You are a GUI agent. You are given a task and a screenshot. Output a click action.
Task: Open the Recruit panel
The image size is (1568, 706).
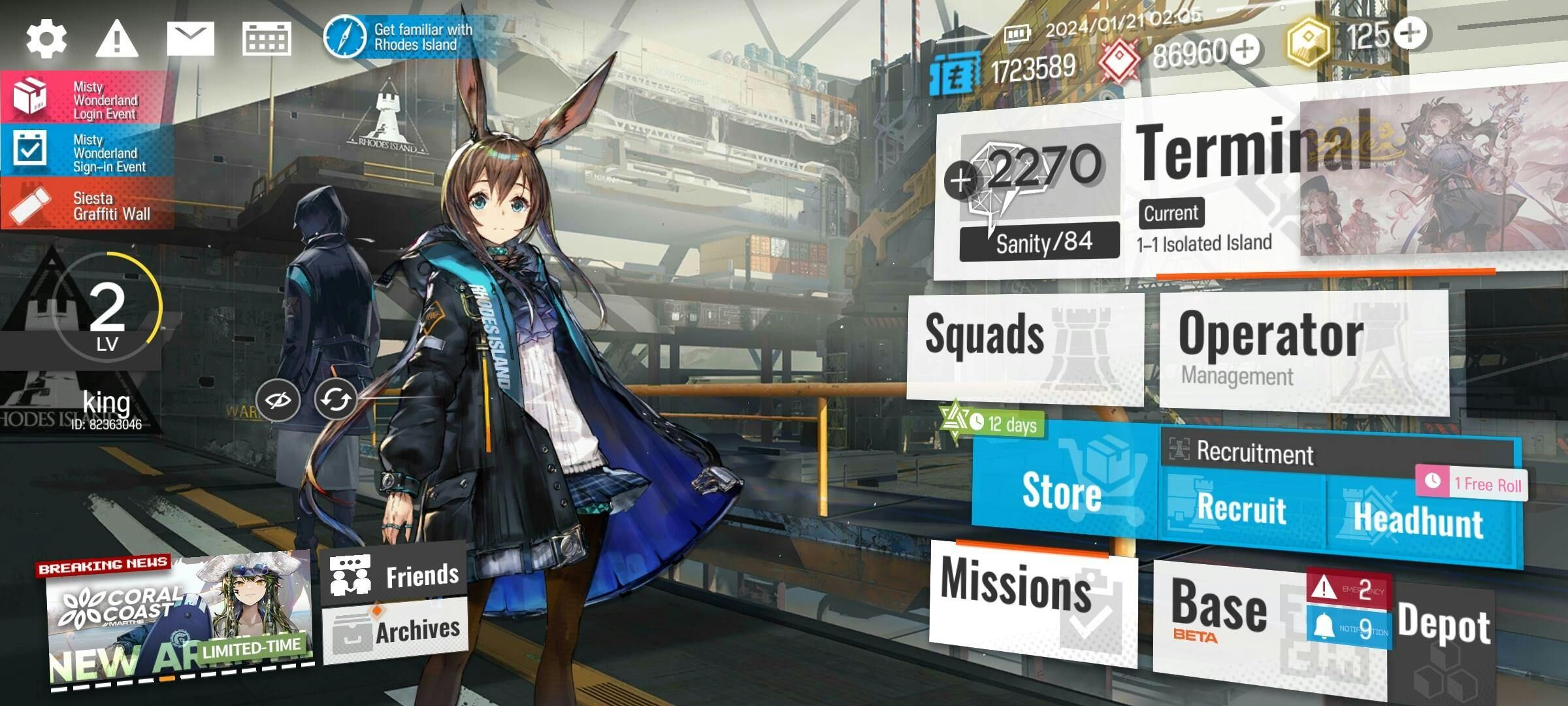[1241, 509]
